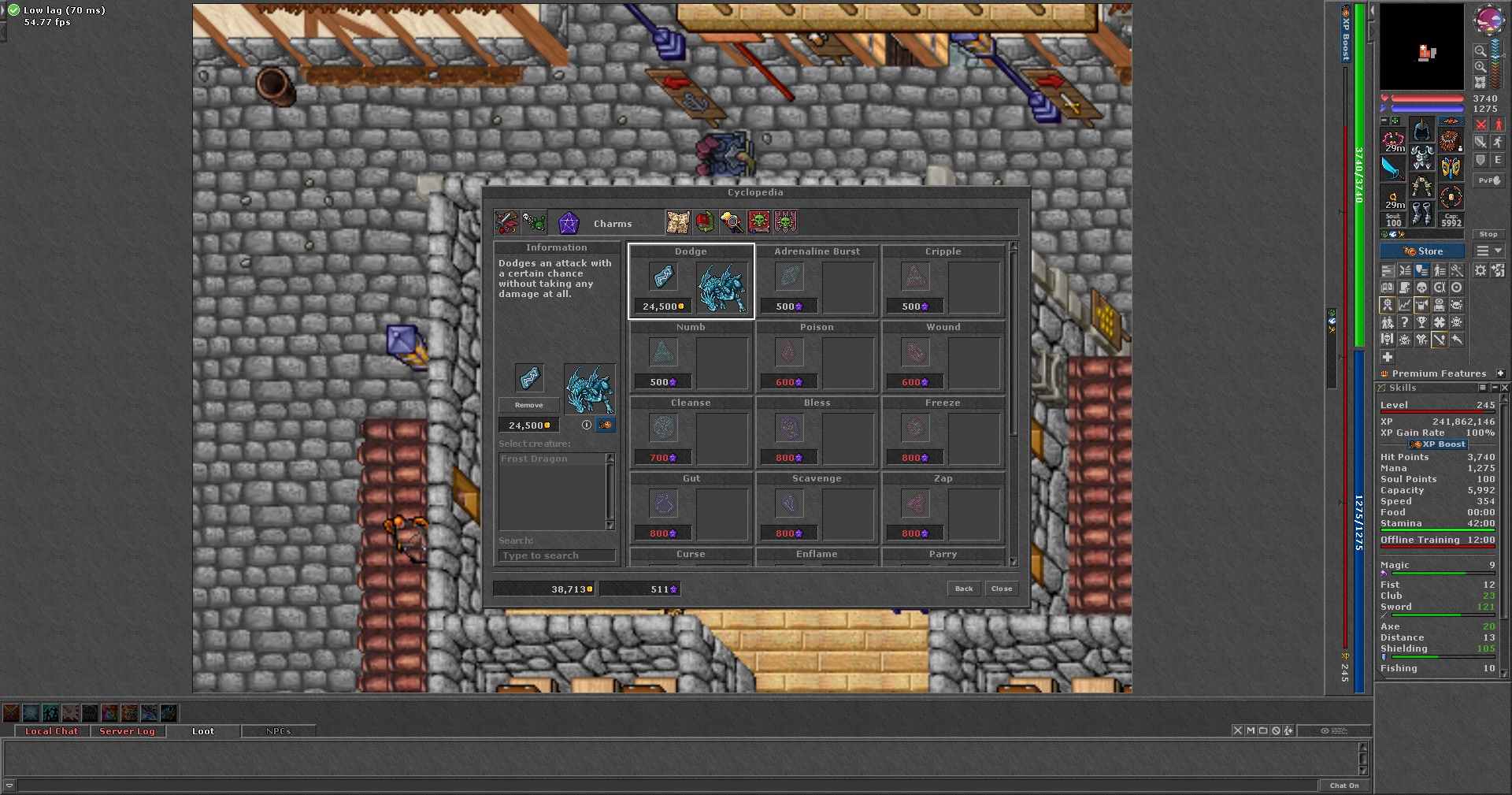Activate the XP Boost button
This screenshot has width=1512, height=795.
pyautogui.click(x=1438, y=444)
